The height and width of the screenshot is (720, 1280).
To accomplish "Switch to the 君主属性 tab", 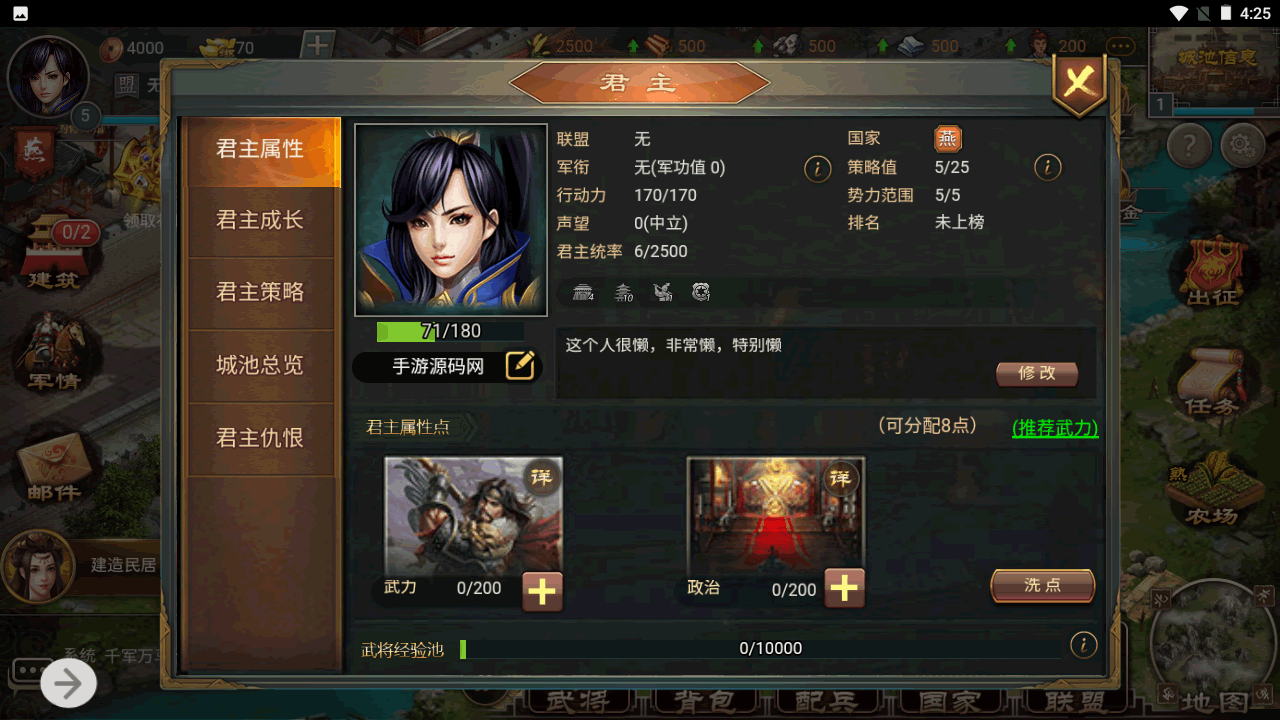I will [x=260, y=150].
